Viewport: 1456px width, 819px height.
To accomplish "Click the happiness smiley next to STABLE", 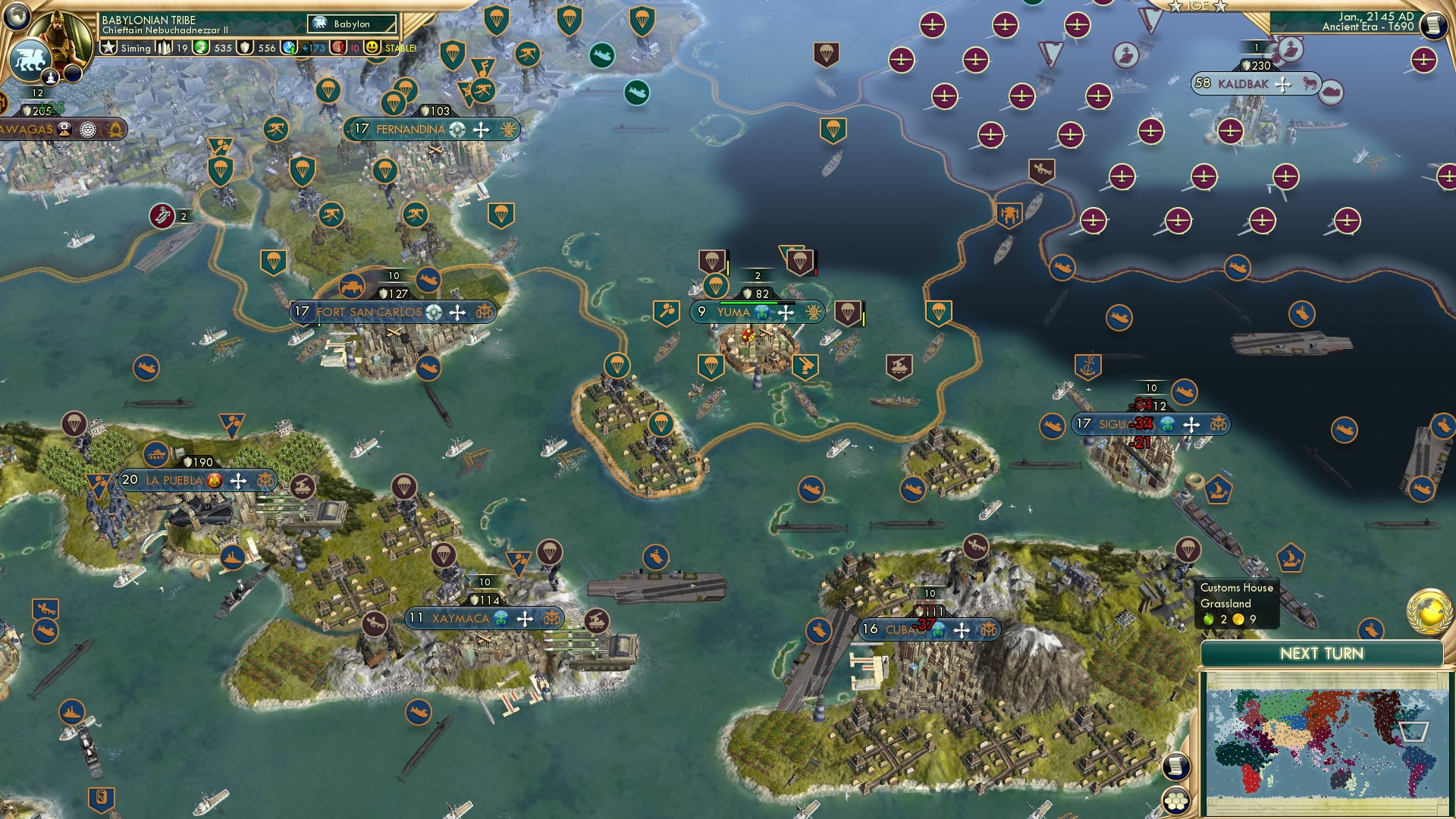I will (371, 47).
